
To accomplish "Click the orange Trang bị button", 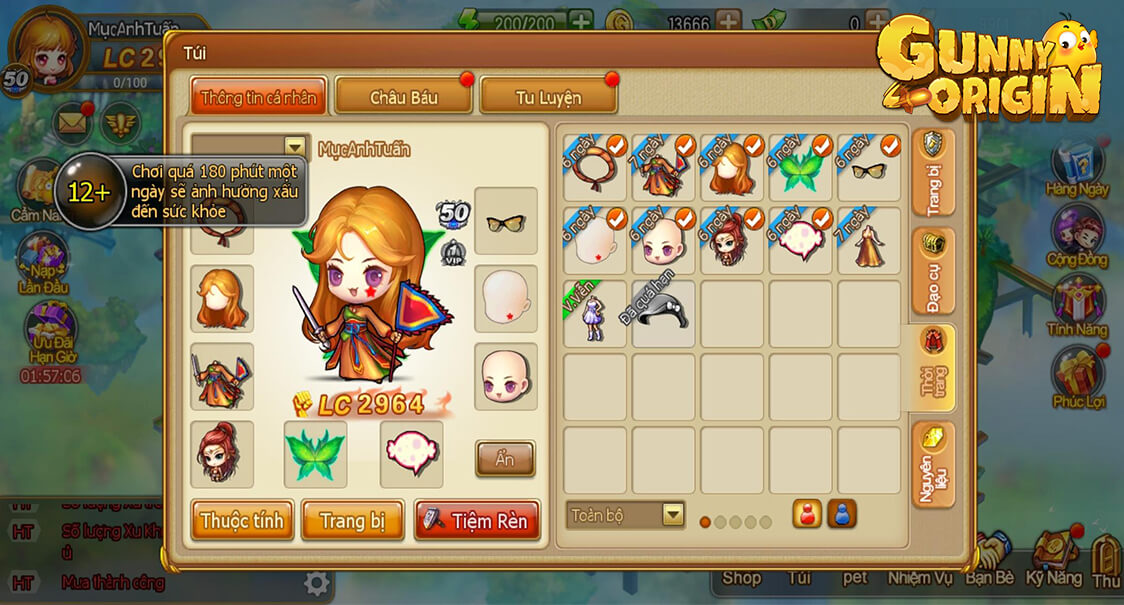I will point(352,521).
